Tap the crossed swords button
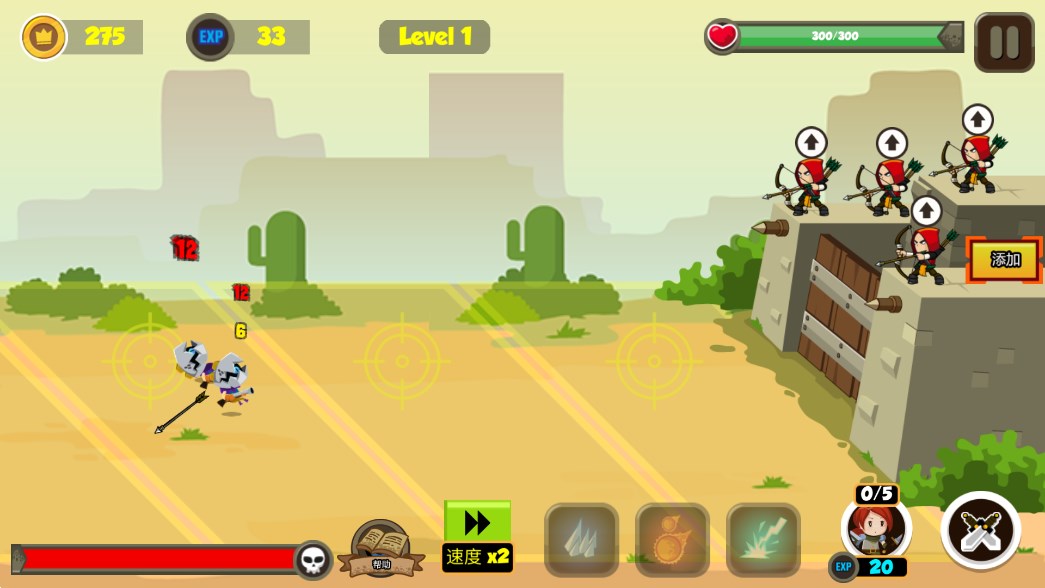1045x588 pixels. pyautogui.click(x=980, y=530)
